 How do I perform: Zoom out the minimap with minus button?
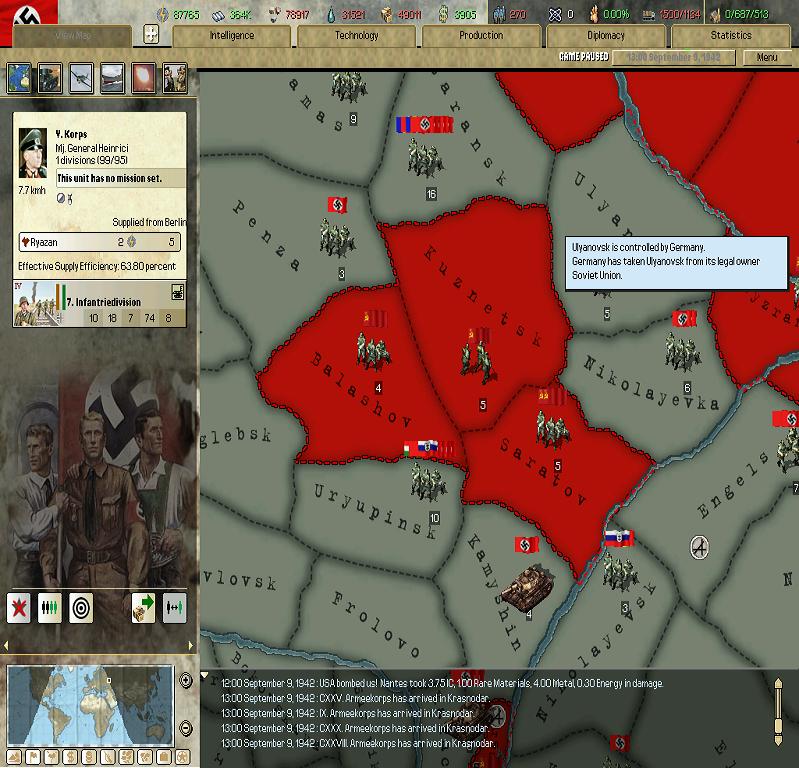(x=186, y=725)
